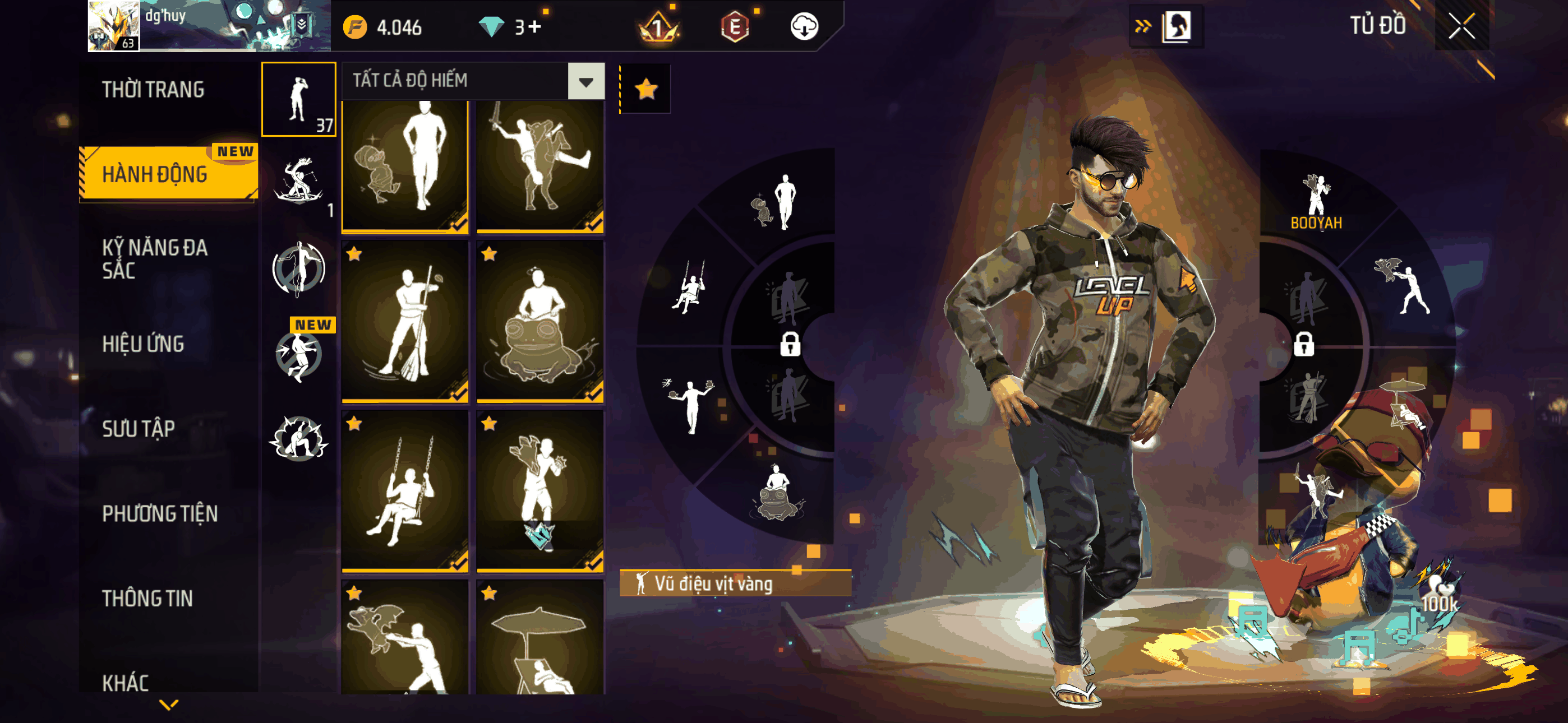Screen dimensions: 1568x723
Task: Open the Thời Trang category
Action: tap(153, 90)
